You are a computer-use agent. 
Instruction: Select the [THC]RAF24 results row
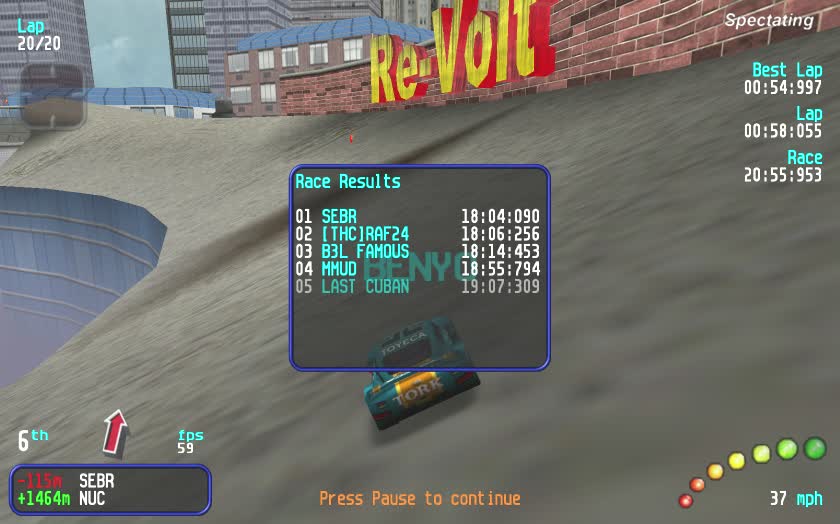pos(417,234)
